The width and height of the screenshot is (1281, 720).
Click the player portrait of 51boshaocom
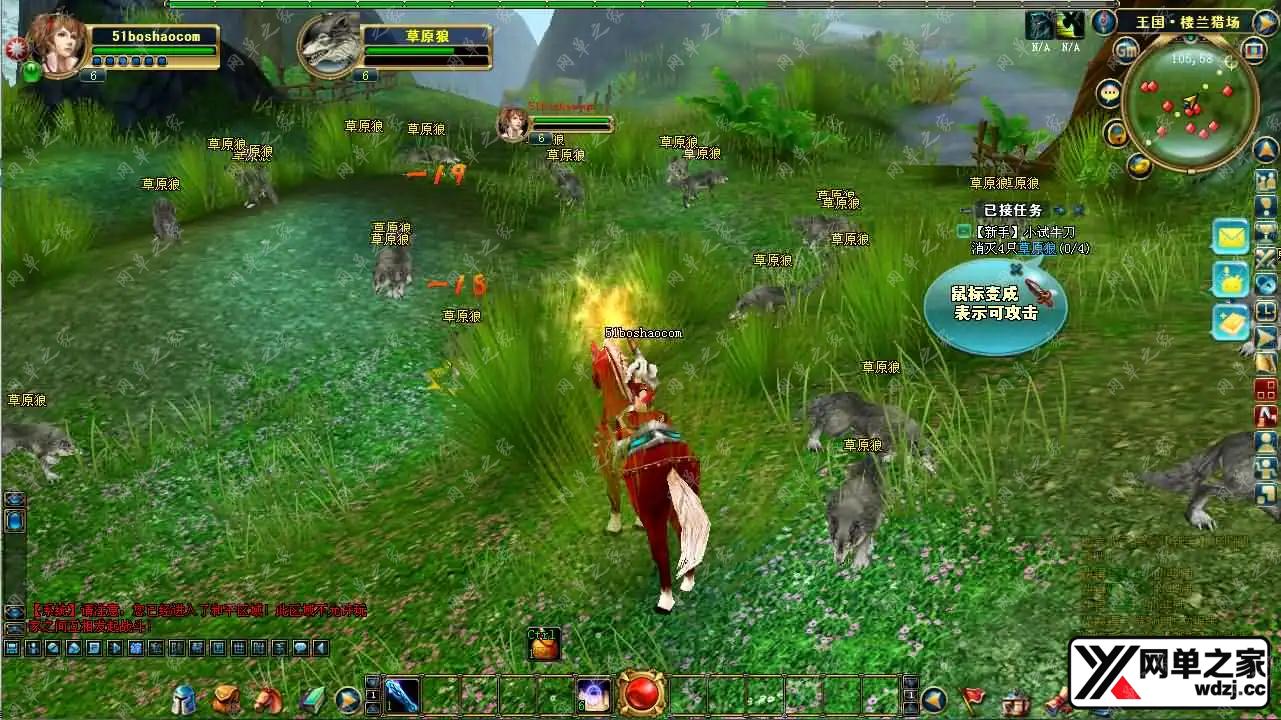pyautogui.click(x=55, y=40)
